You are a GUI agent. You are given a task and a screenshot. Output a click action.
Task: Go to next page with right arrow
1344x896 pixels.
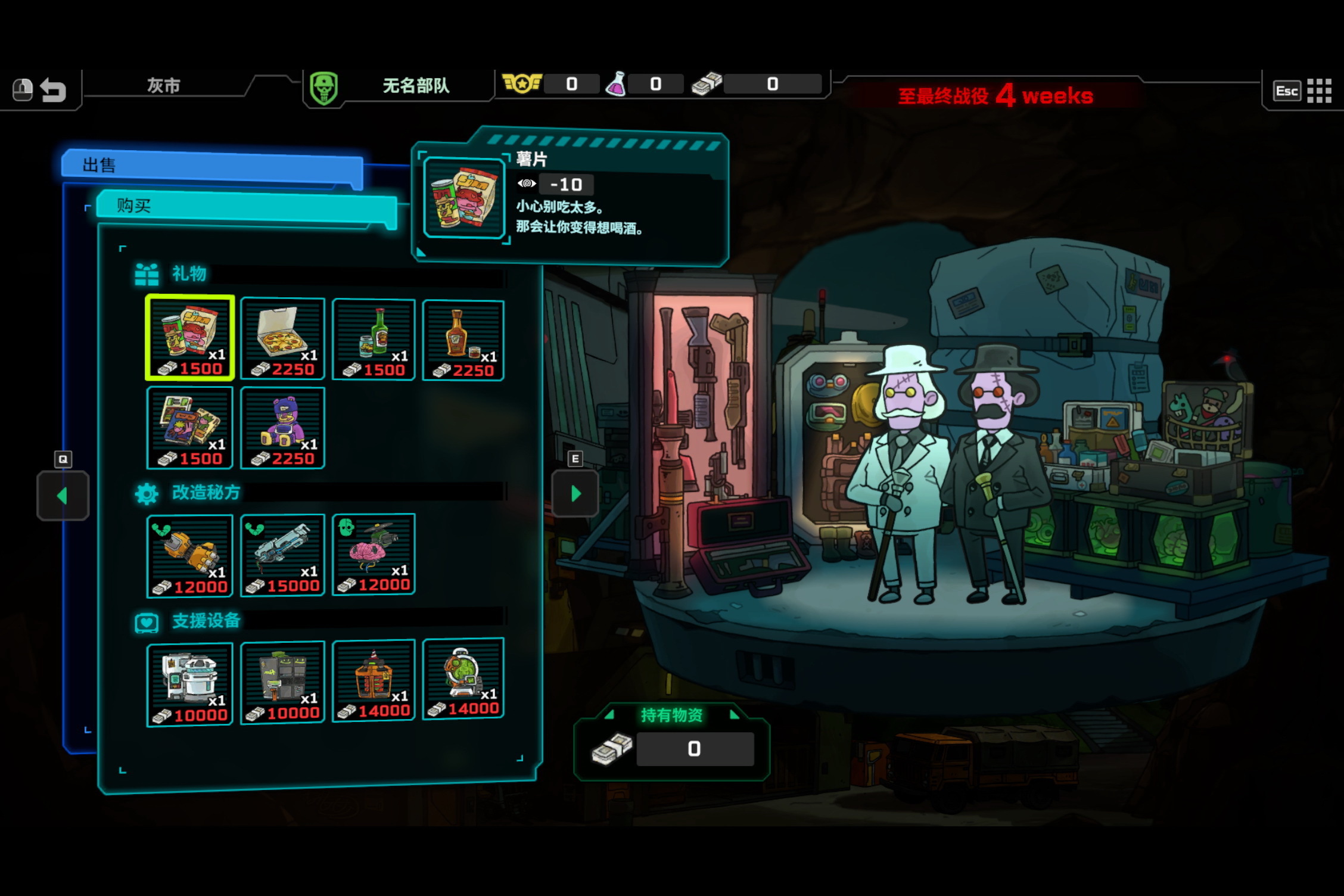tap(575, 493)
